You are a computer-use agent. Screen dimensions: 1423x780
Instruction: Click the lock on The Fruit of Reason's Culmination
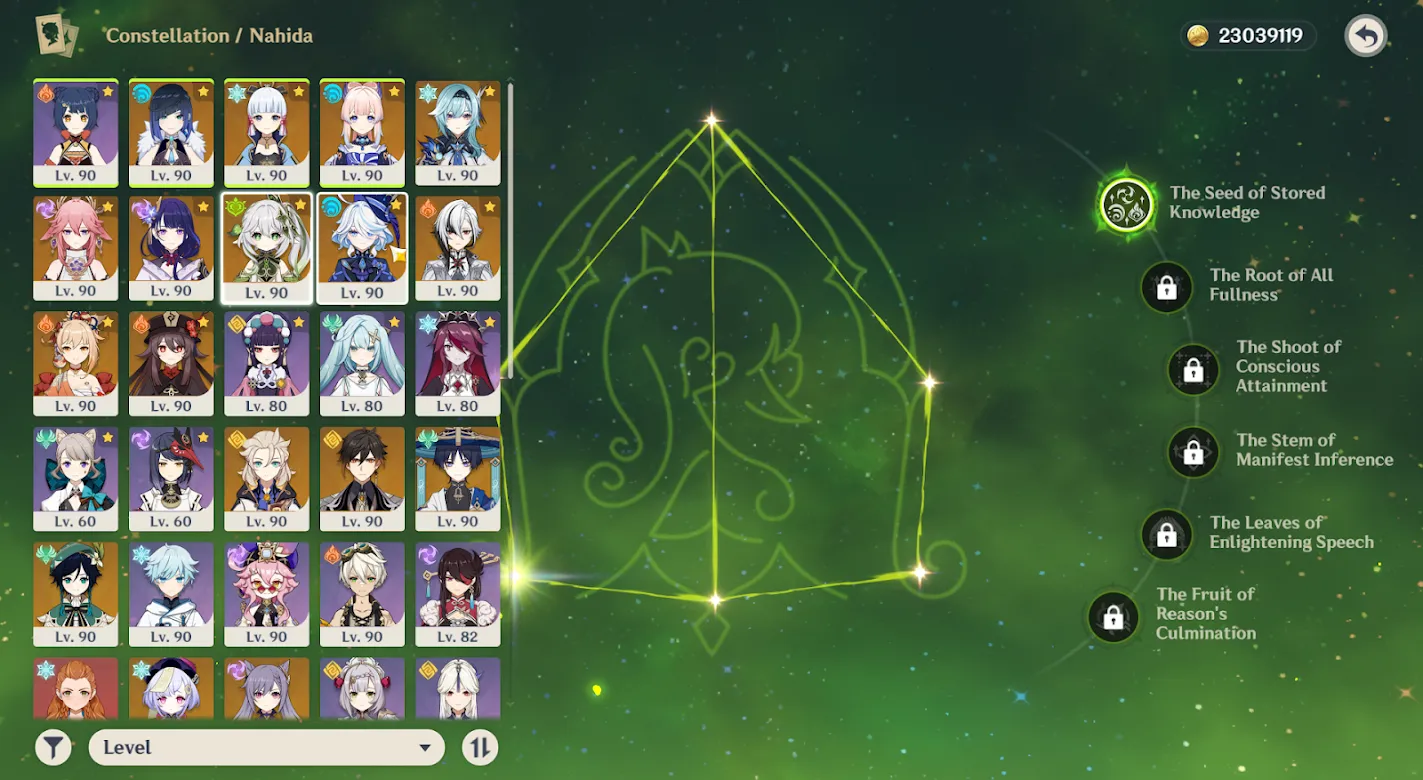1113,618
